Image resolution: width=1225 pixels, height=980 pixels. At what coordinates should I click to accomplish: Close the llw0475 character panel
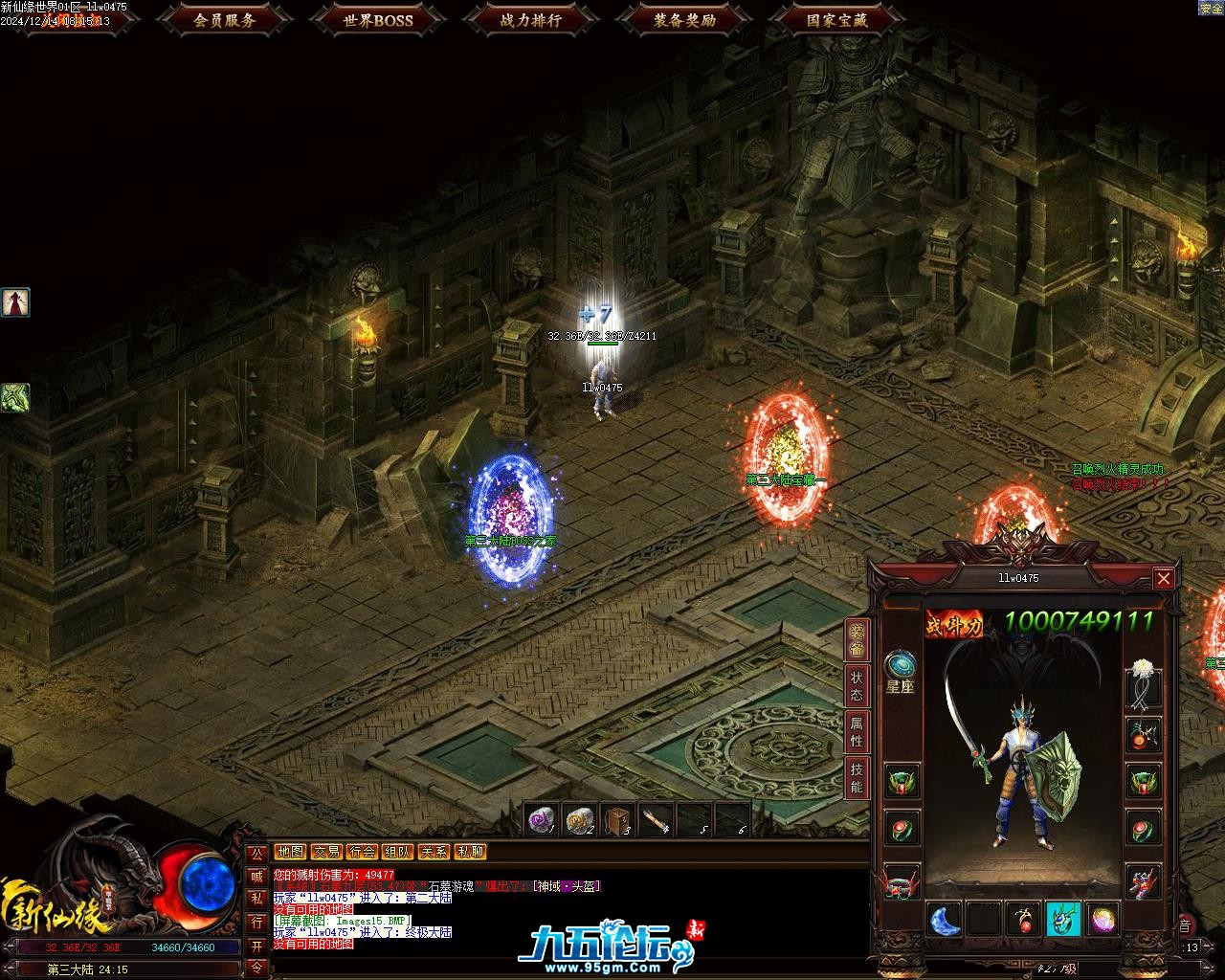click(x=1163, y=578)
